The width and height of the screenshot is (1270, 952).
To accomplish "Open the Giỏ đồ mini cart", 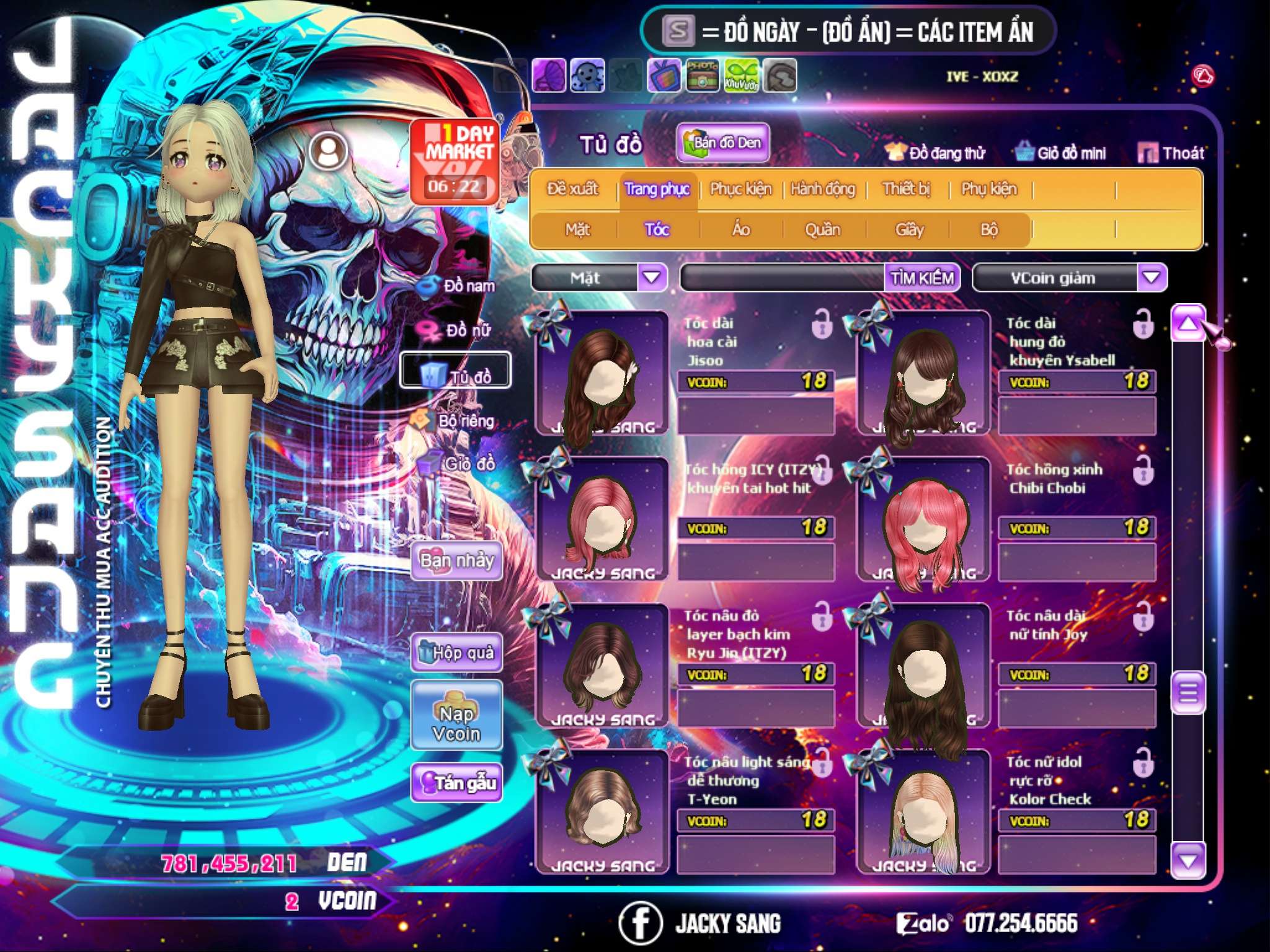I will coord(1061,152).
